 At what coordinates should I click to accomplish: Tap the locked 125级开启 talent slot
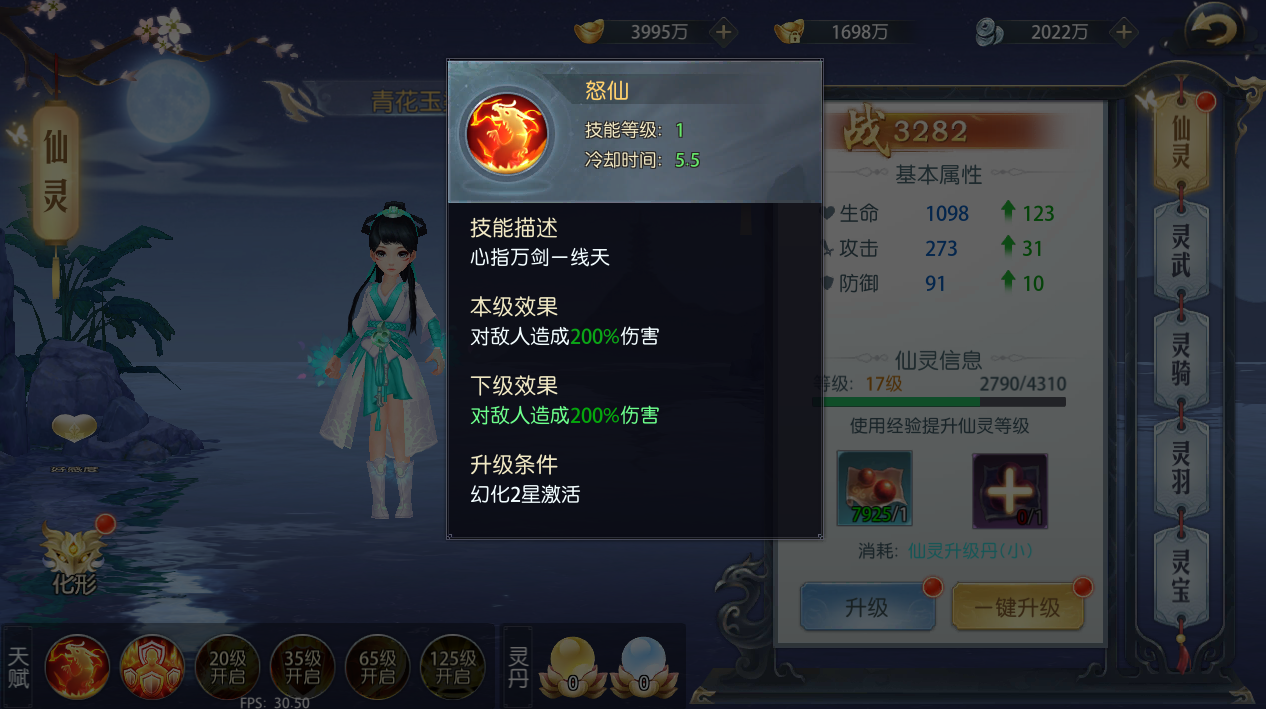point(452,666)
